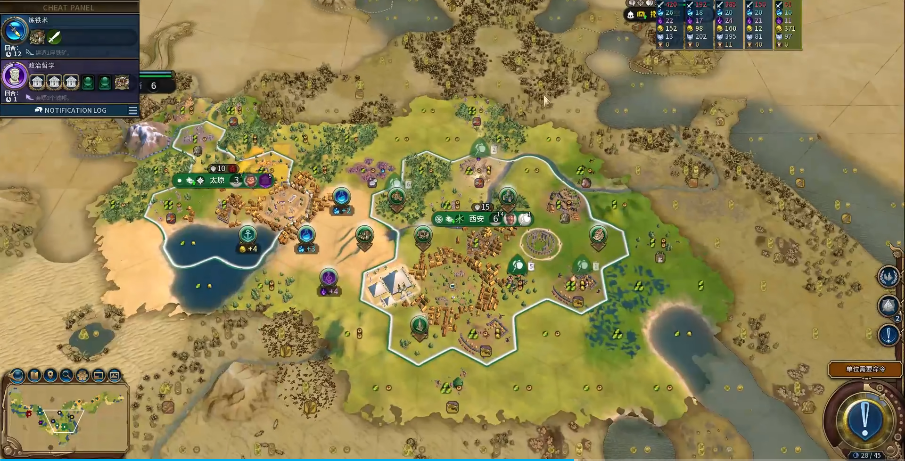
Task: Open the notification log hamburger menu
Action: point(132,110)
